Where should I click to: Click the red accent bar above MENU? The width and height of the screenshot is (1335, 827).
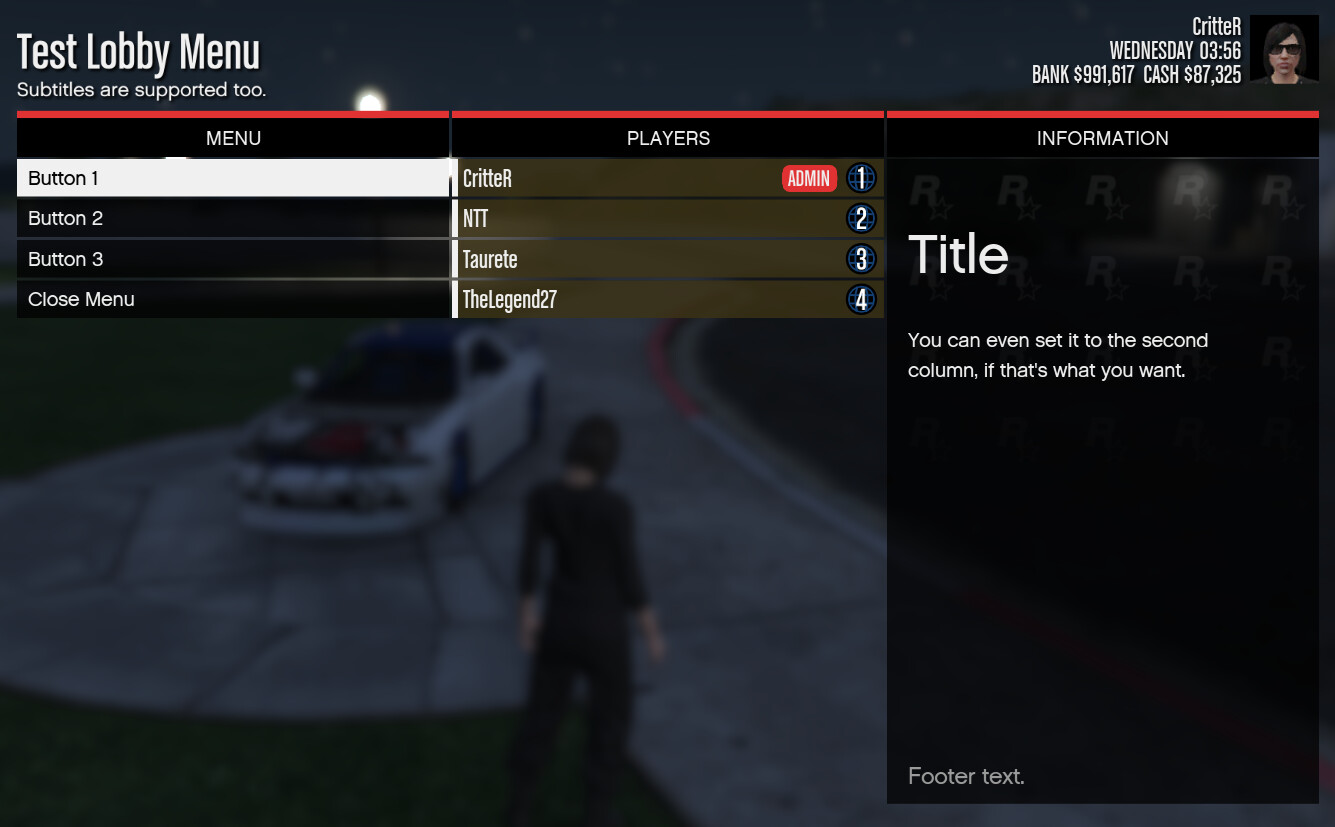[x=233, y=113]
